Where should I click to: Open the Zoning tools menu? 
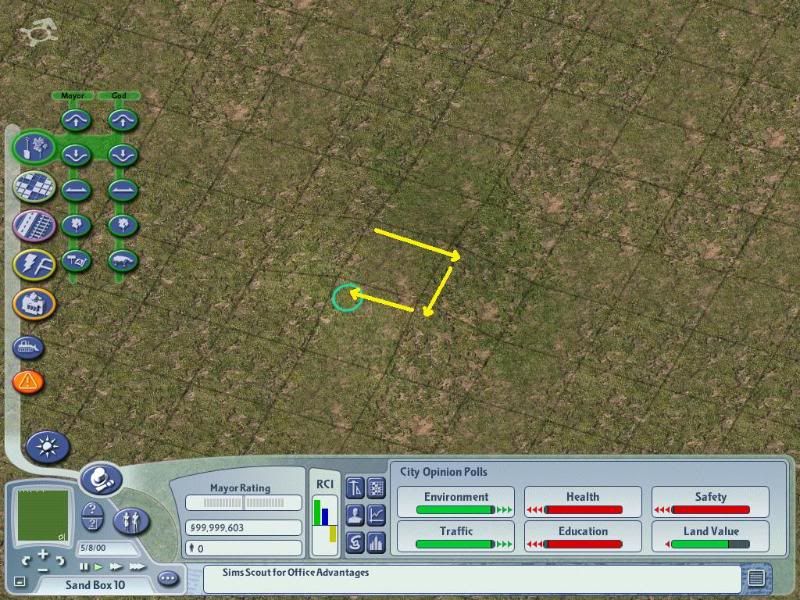(x=33, y=187)
